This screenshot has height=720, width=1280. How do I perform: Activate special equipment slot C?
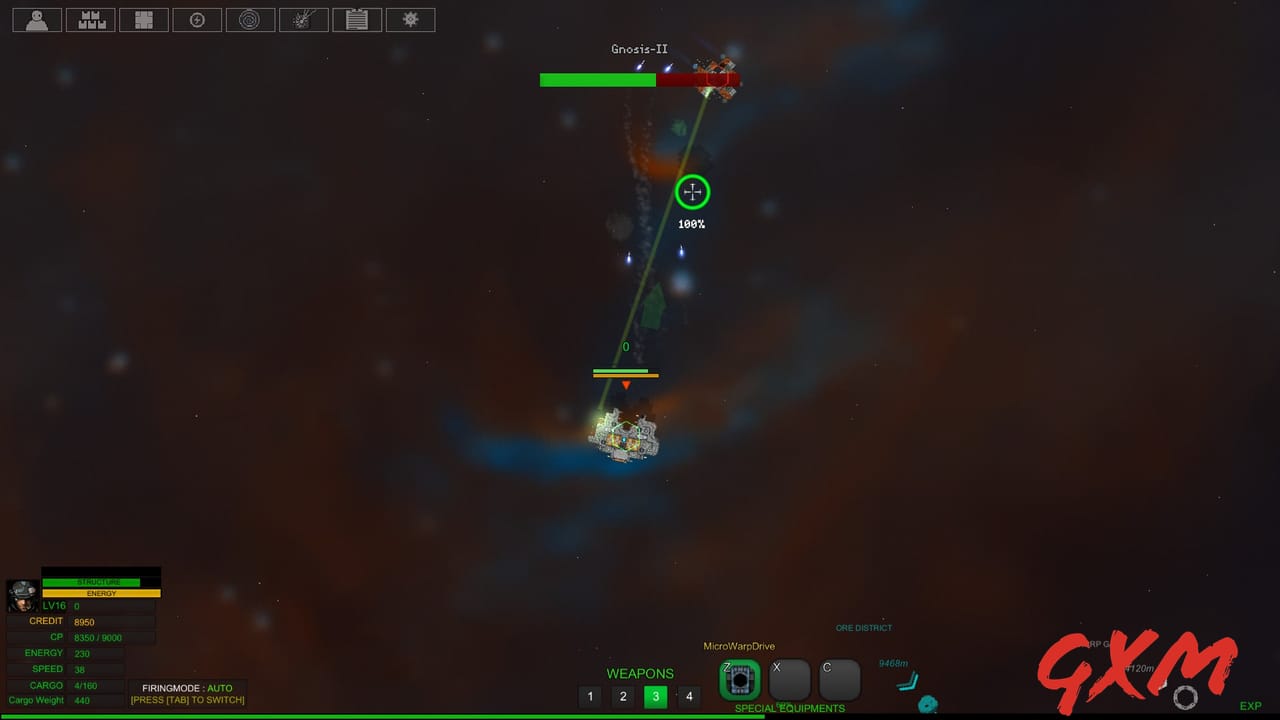pyautogui.click(x=839, y=679)
